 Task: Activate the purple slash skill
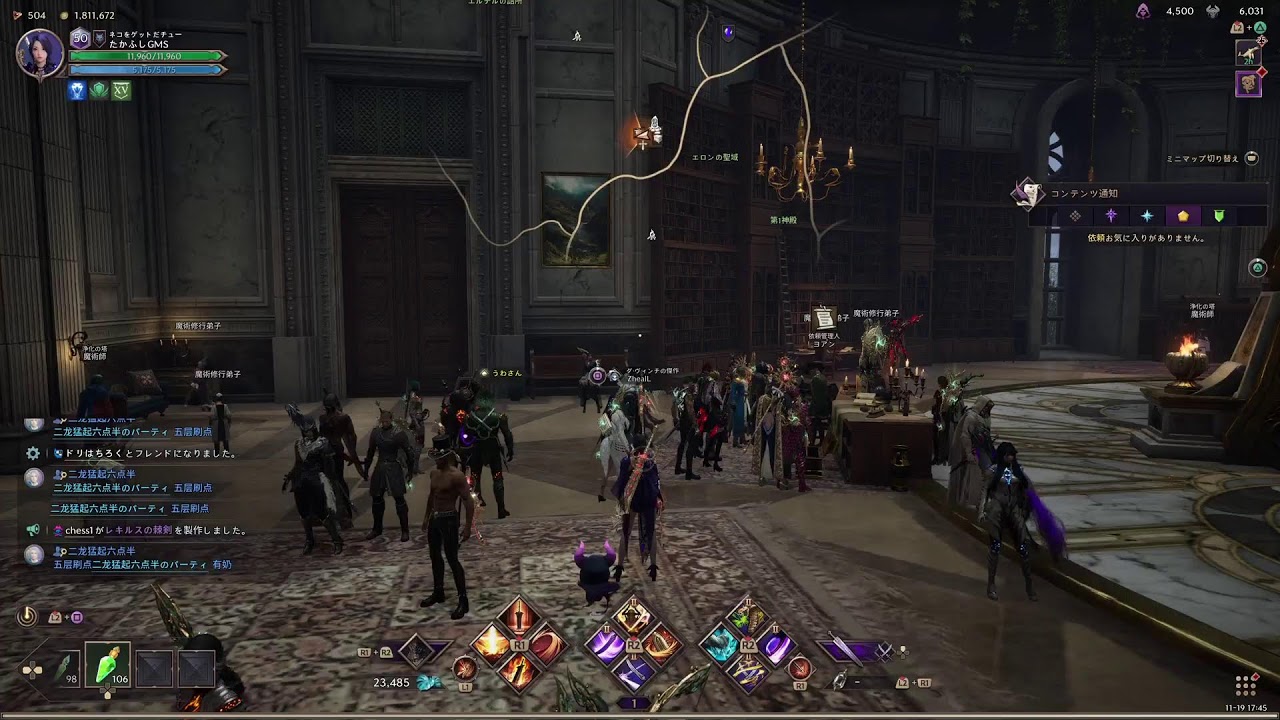pyautogui.click(x=606, y=644)
